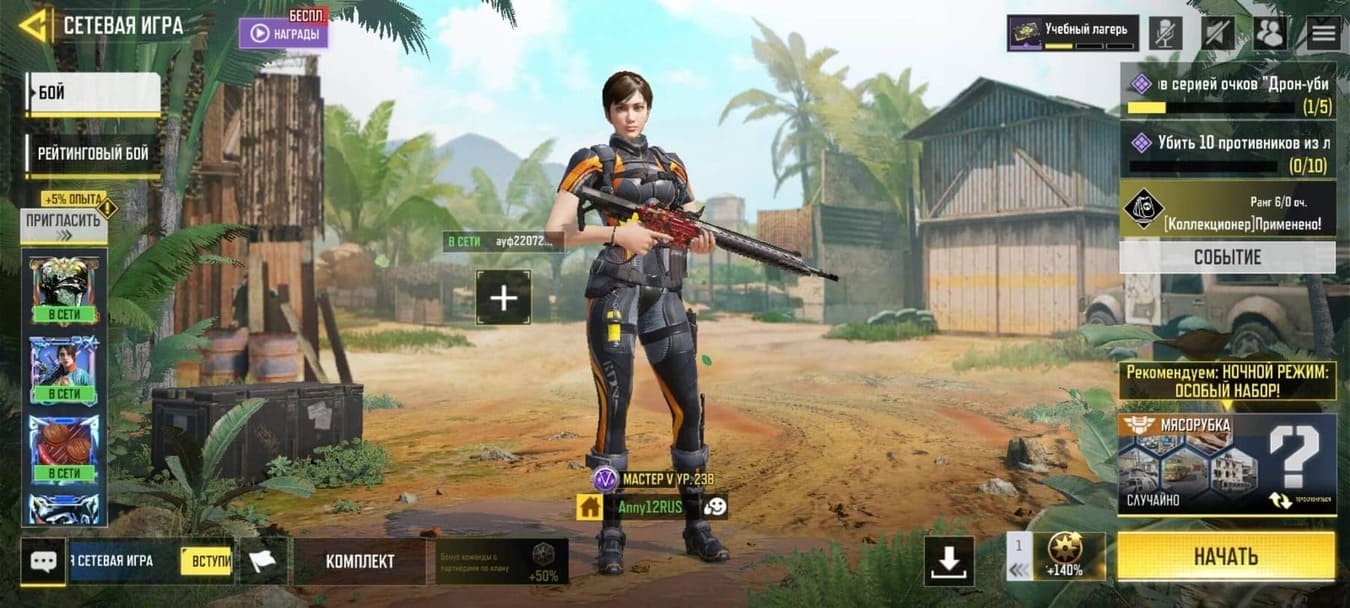Open the СОБЫТИЕ events panel
The image size is (1350, 608).
pyautogui.click(x=1227, y=257)
